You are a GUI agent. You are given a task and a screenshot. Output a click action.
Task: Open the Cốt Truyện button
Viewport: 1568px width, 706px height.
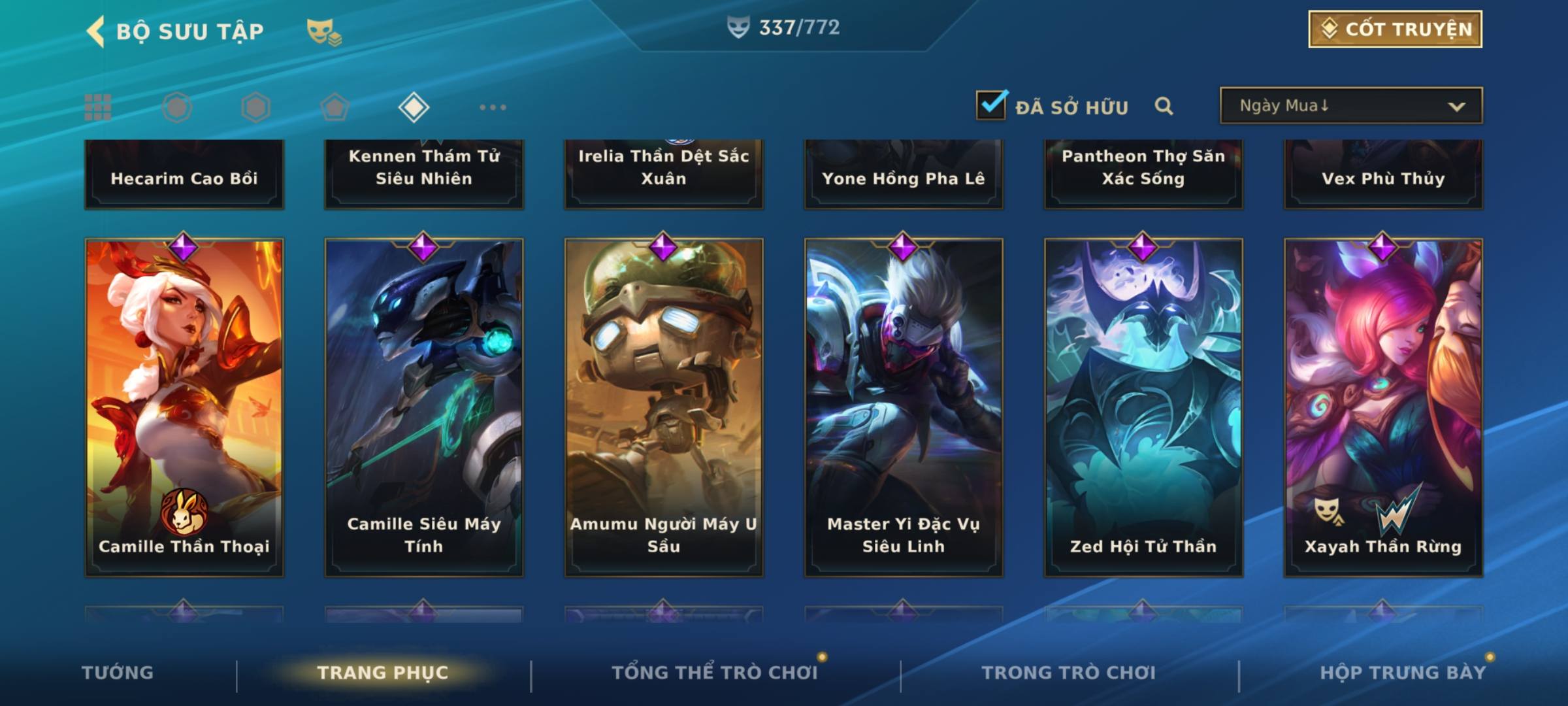point(1395,29)
